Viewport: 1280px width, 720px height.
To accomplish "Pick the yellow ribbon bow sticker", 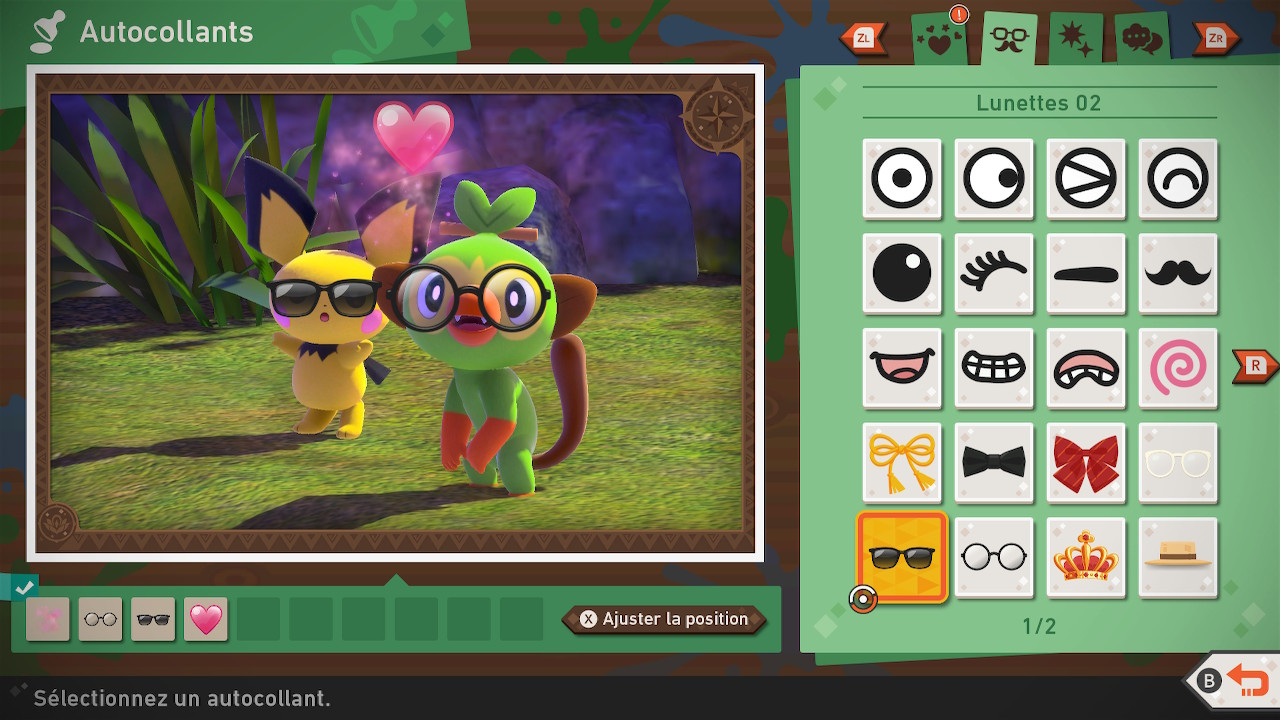I will [x=902, y=462].
